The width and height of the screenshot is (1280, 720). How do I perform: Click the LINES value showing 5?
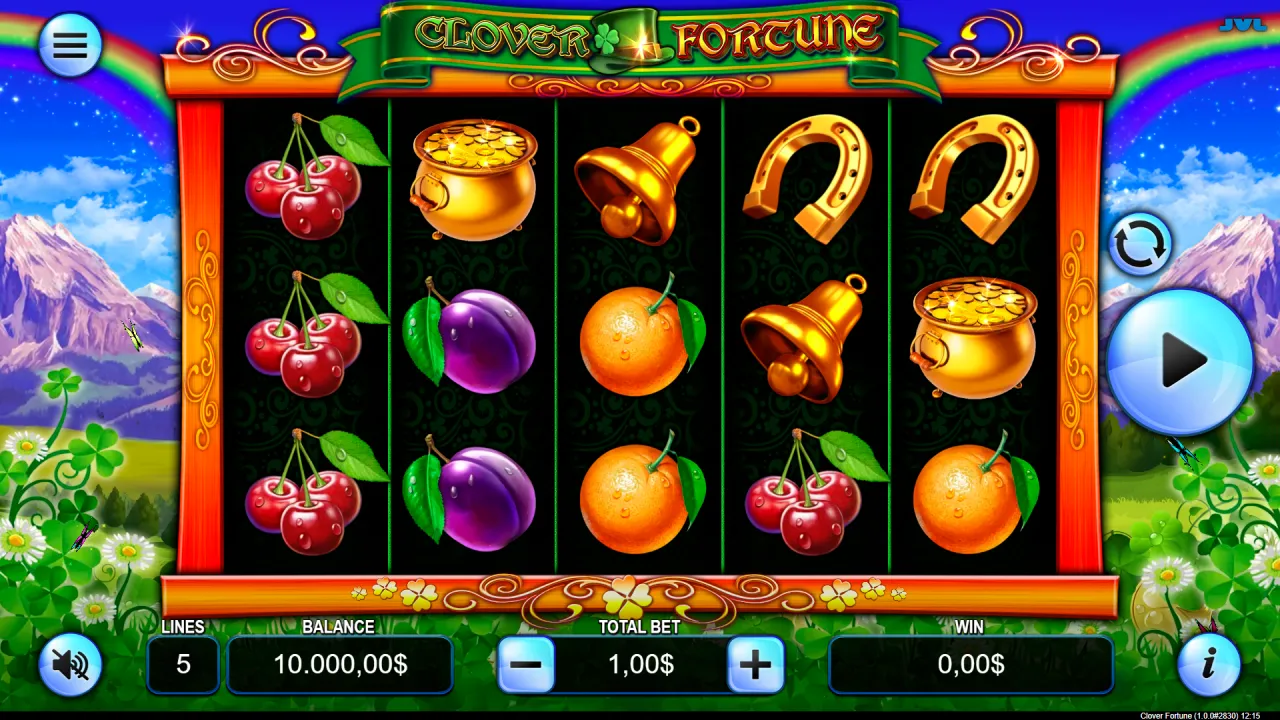pyautogui.click(x=183, y=664)
